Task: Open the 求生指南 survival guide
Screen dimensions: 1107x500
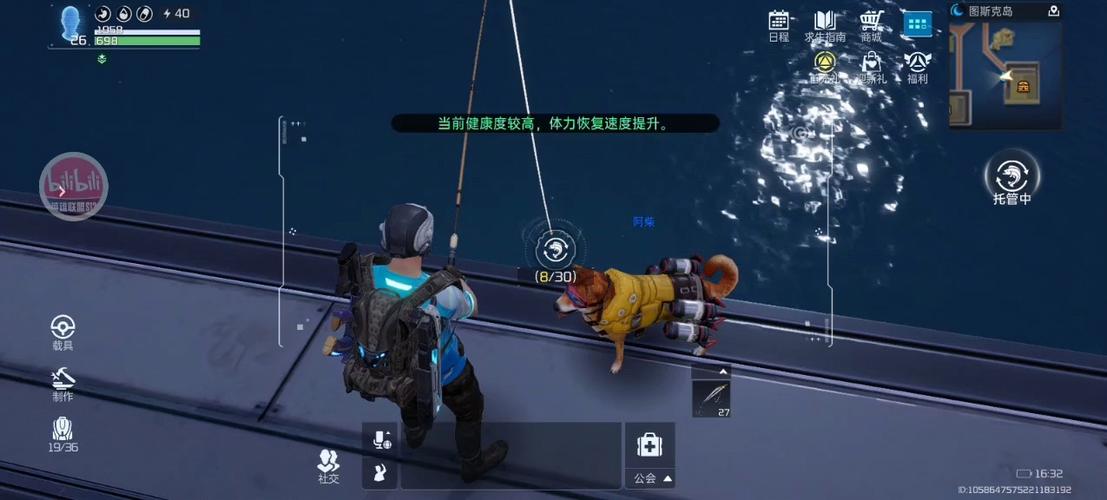Action: (825, 25)
